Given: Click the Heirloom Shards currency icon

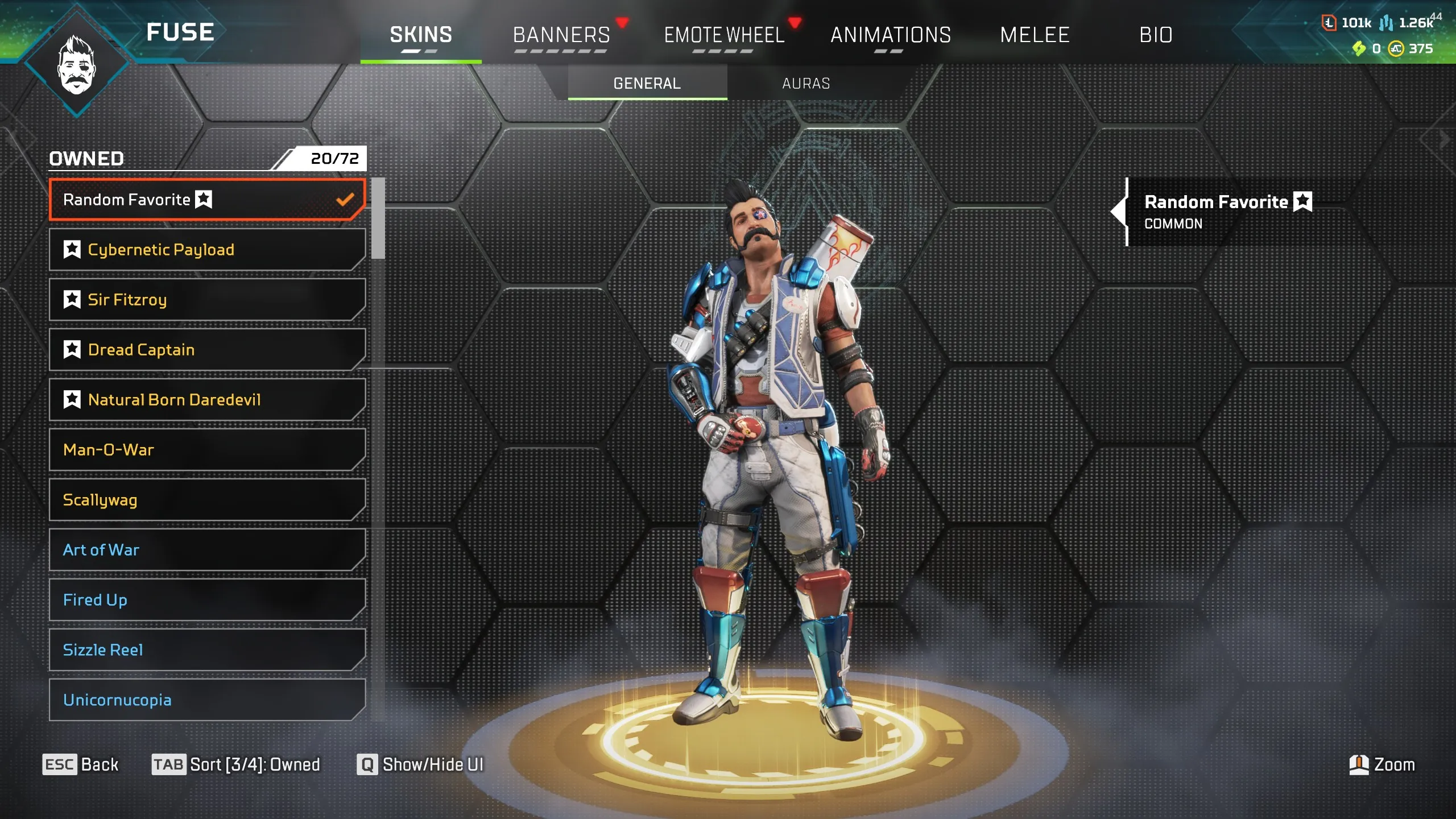Looking at the screenshot, I should click(x=1359, y=49).
